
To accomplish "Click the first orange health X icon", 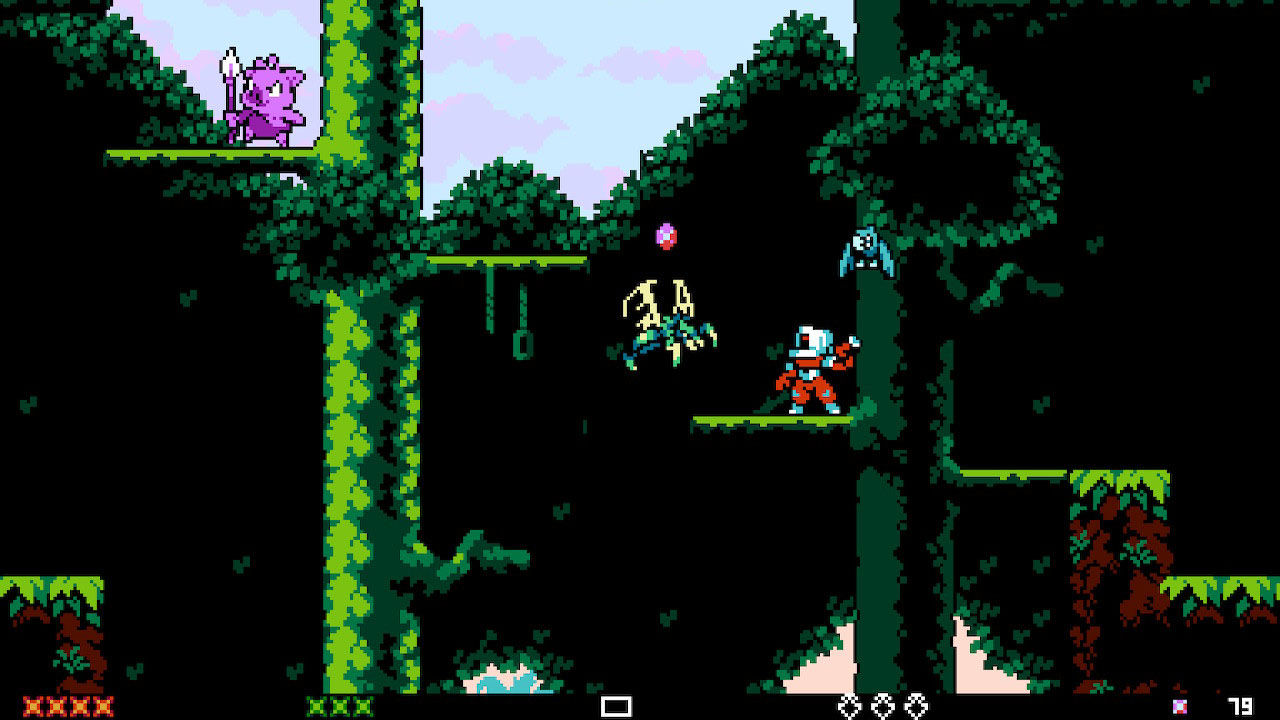I will 32,707.
